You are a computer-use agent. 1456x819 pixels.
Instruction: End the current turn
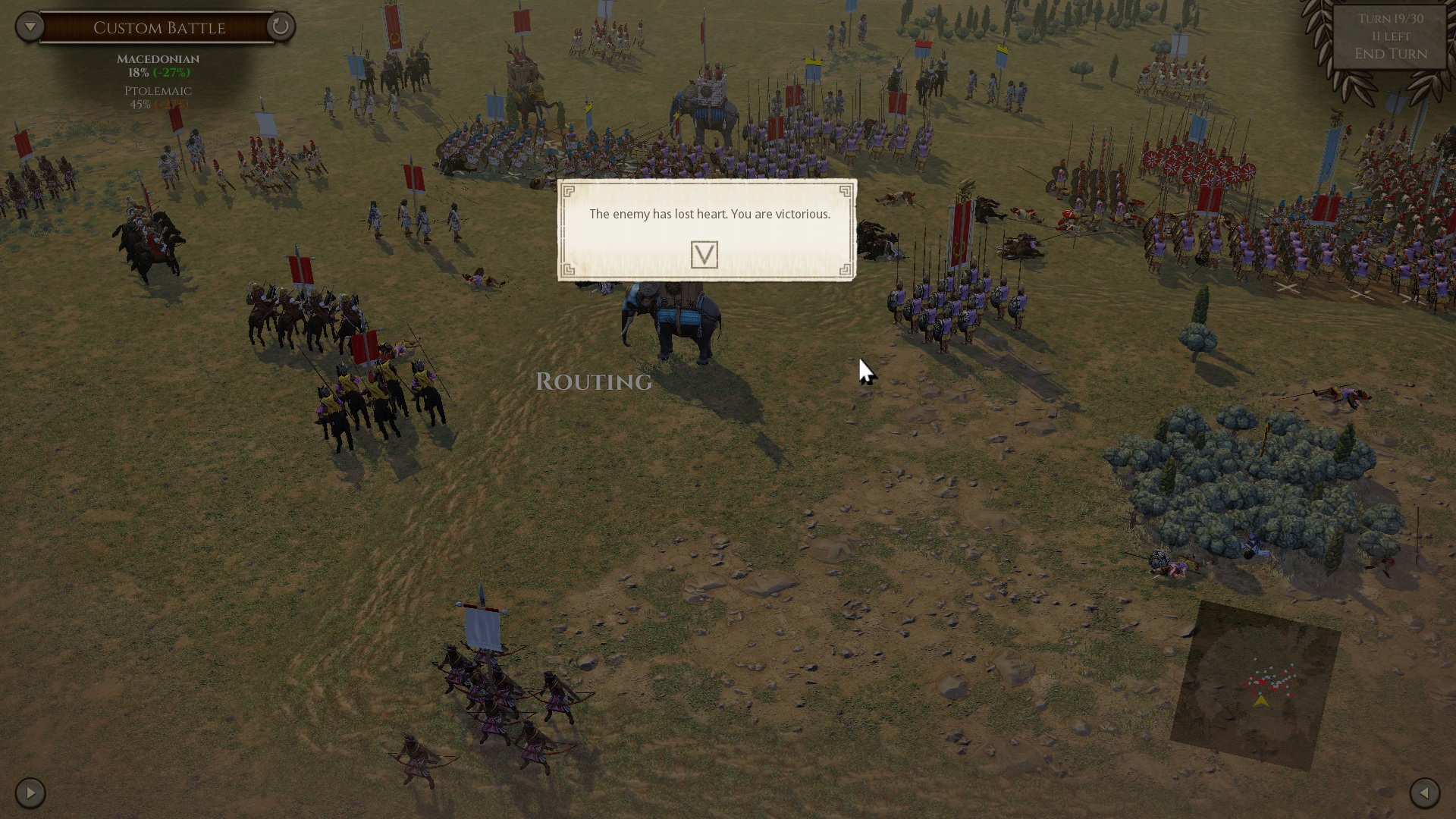[x=1391, y=54]
